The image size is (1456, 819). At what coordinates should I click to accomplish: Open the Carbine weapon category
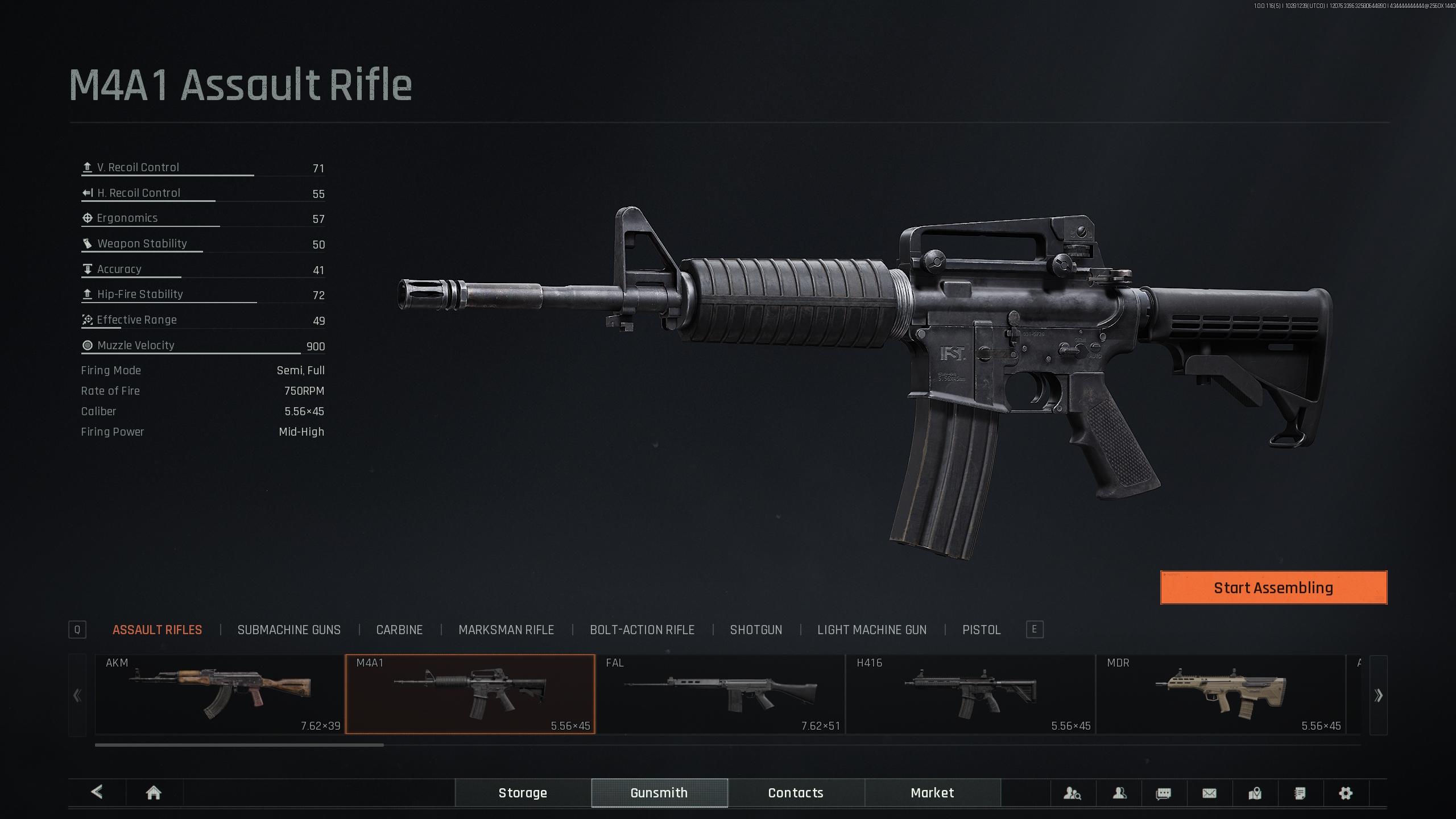(399, 630)
